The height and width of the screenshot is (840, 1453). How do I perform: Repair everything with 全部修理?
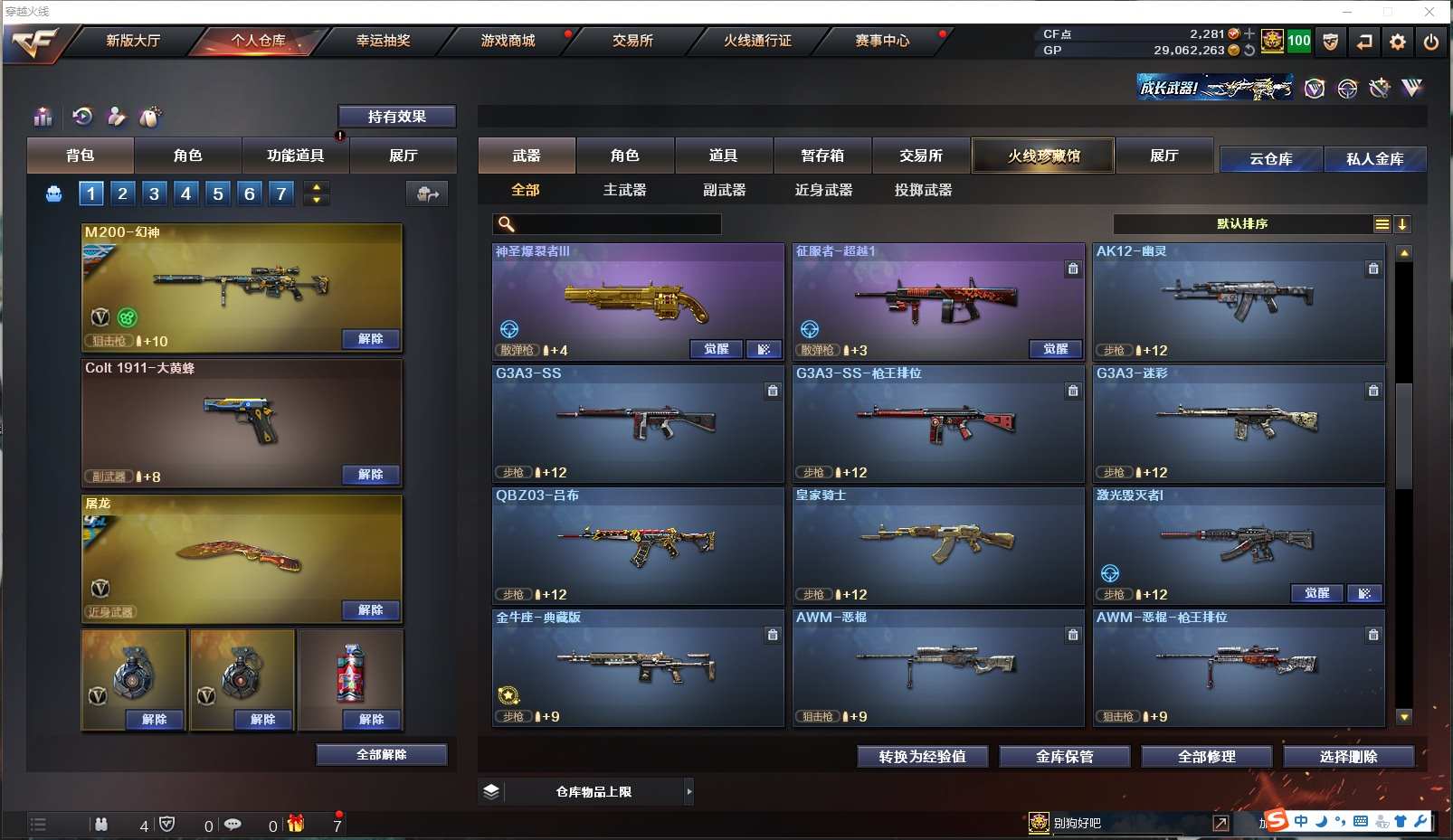click(1206, 757)
